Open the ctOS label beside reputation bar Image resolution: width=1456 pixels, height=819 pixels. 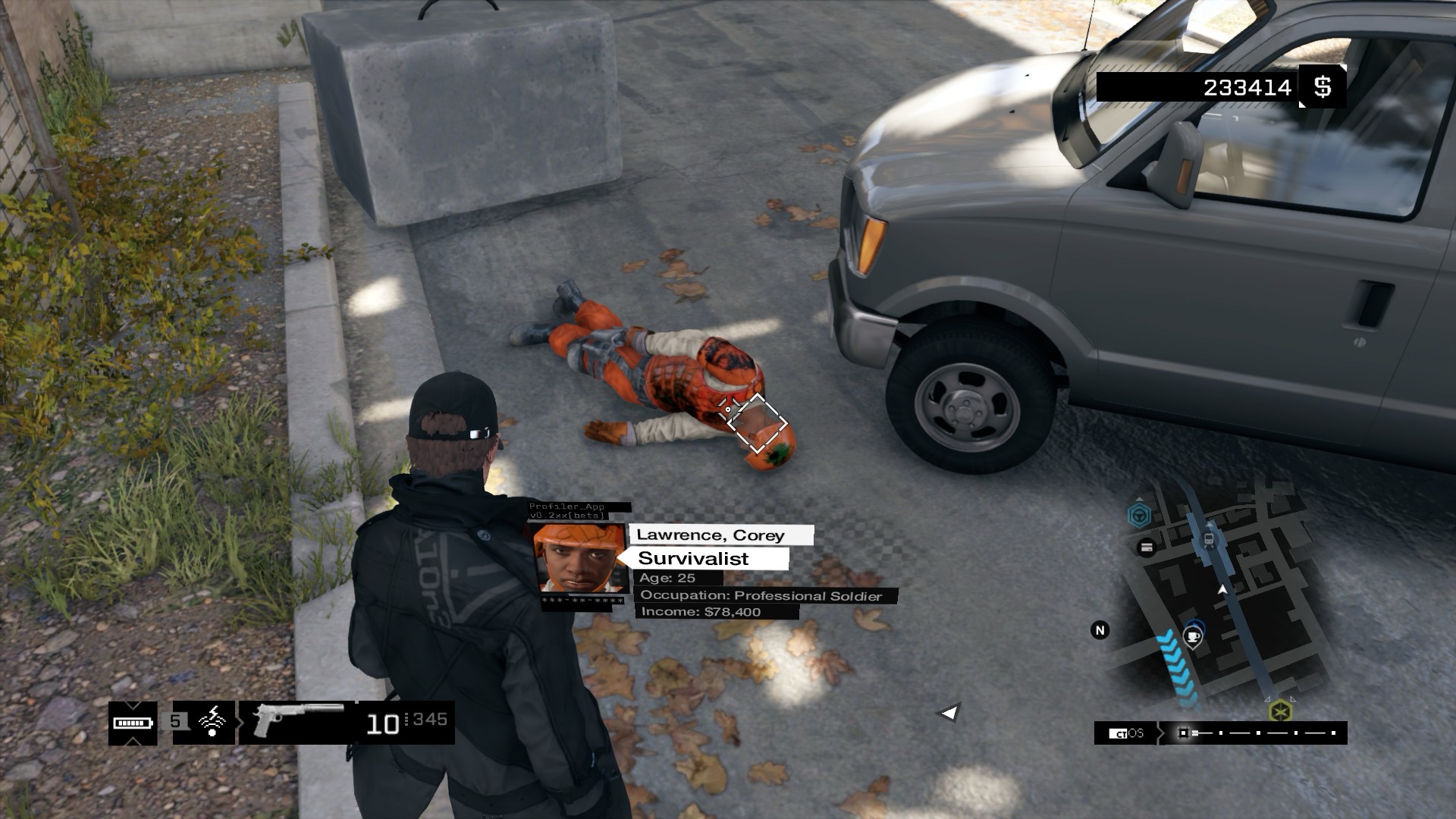point(1126,733)
